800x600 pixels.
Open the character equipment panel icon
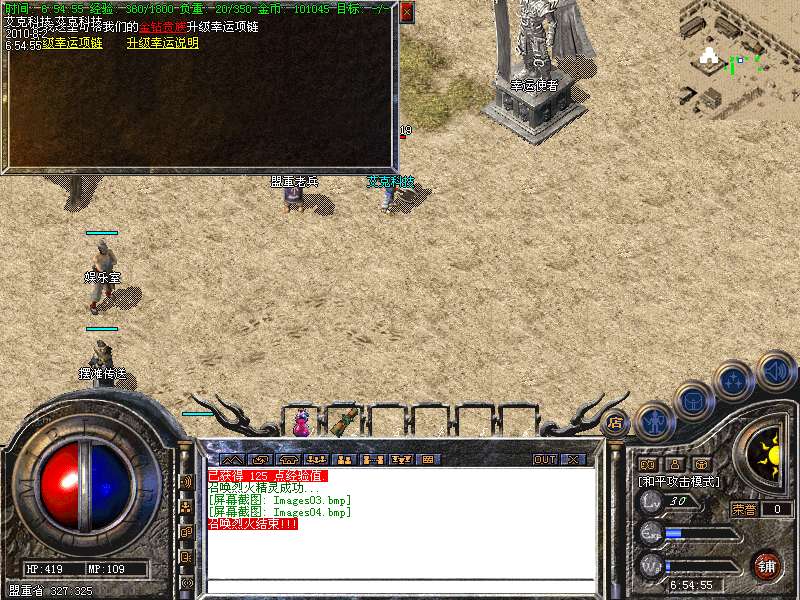[654, 420]
